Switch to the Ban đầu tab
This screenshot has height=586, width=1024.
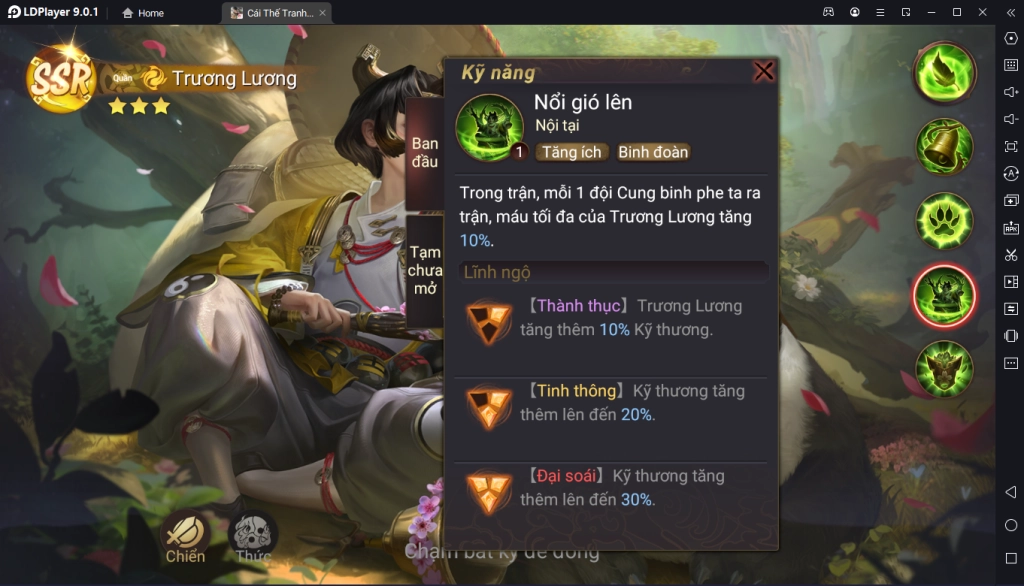(425, 153)
